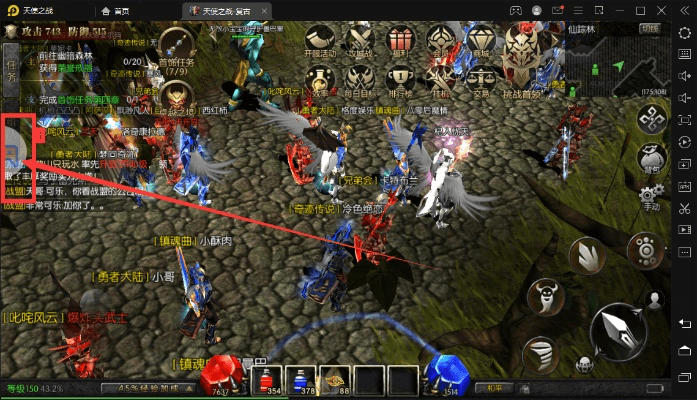Use the main sword attack button
The image size is (697, 400).
pyautogui.click(x=619, y=332)
